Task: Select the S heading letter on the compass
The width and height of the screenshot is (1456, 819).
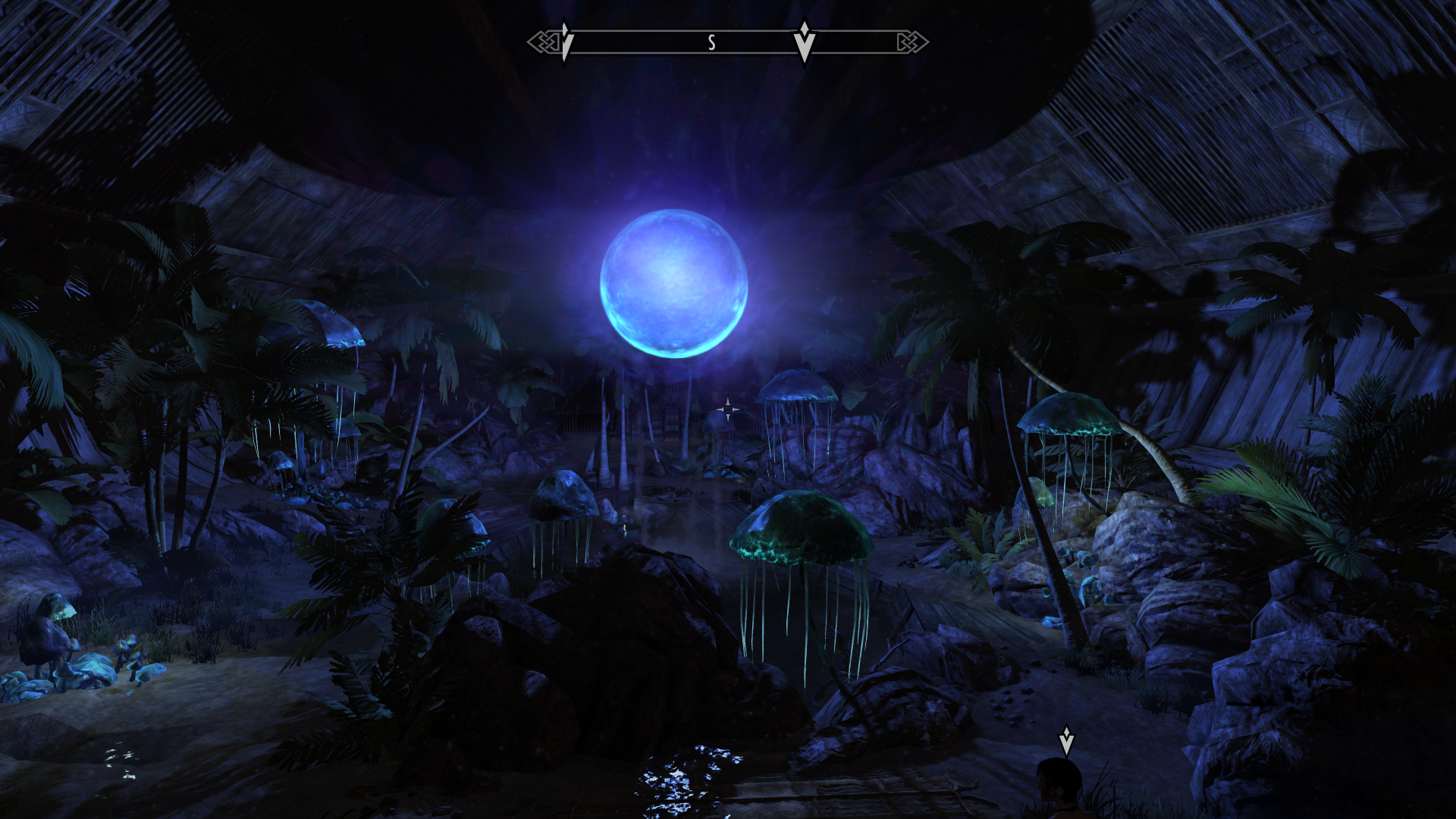Action: pyautogui.click(x=711, y=43)
